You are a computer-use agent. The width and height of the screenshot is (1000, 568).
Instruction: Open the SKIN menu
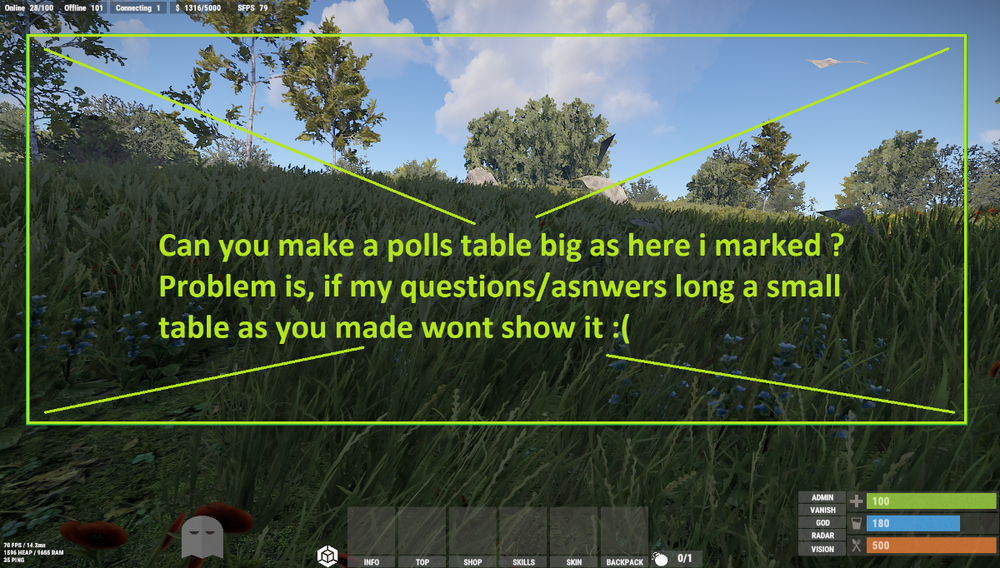pos(574,562)
